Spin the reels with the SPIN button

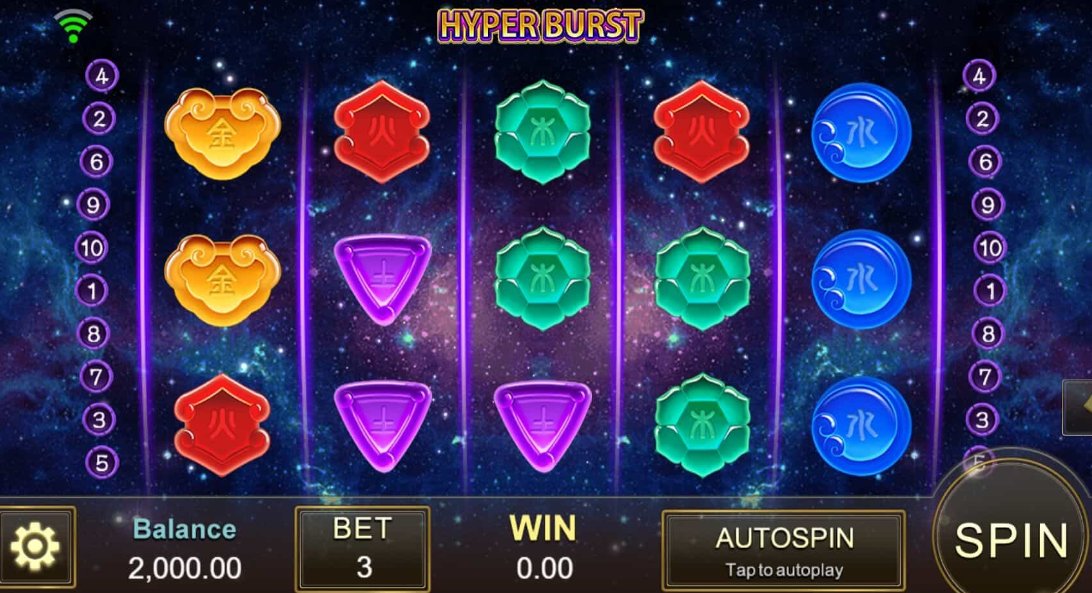[1010, 540]
